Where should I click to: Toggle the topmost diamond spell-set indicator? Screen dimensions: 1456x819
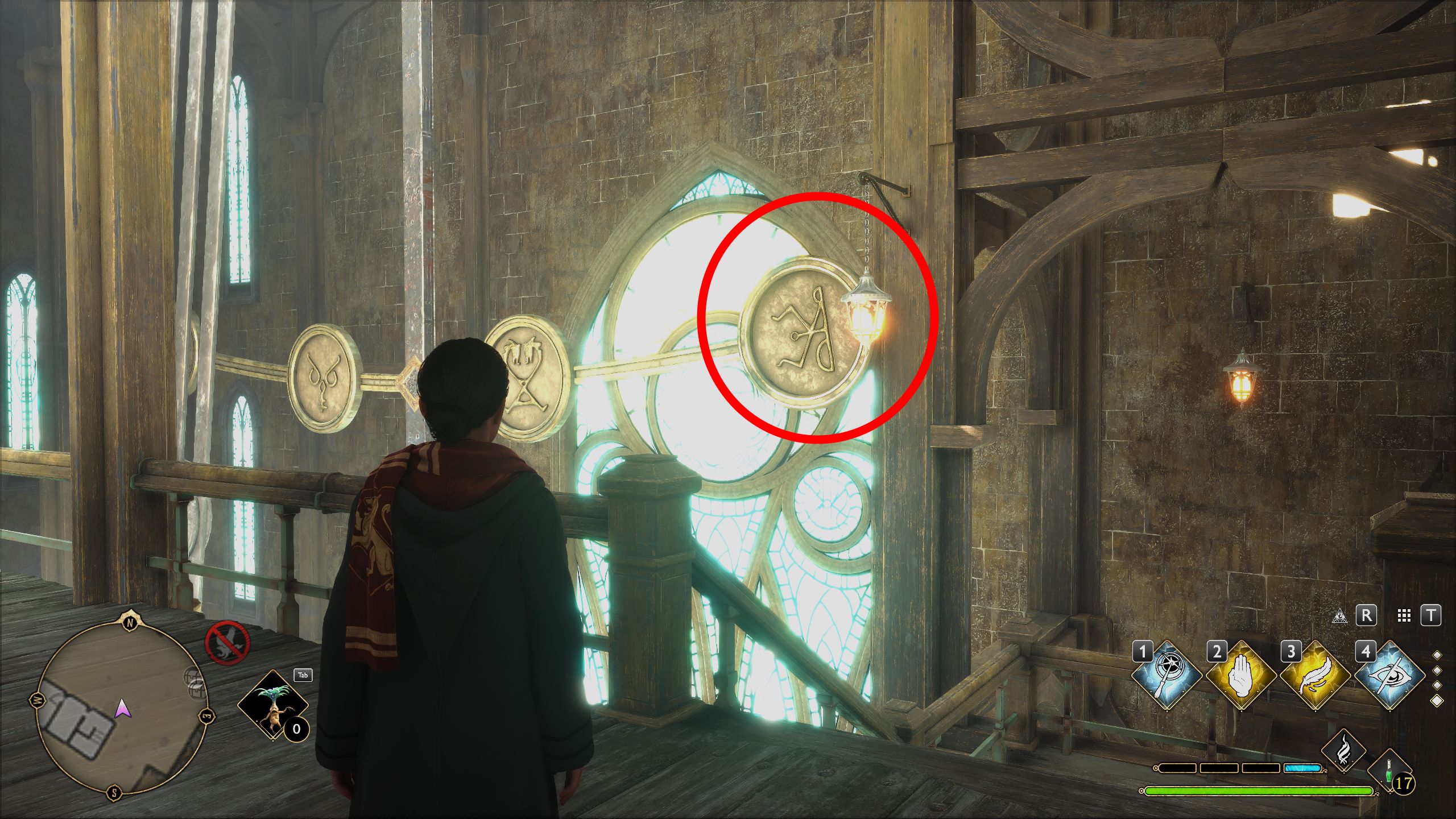(x=1437, y=655)
